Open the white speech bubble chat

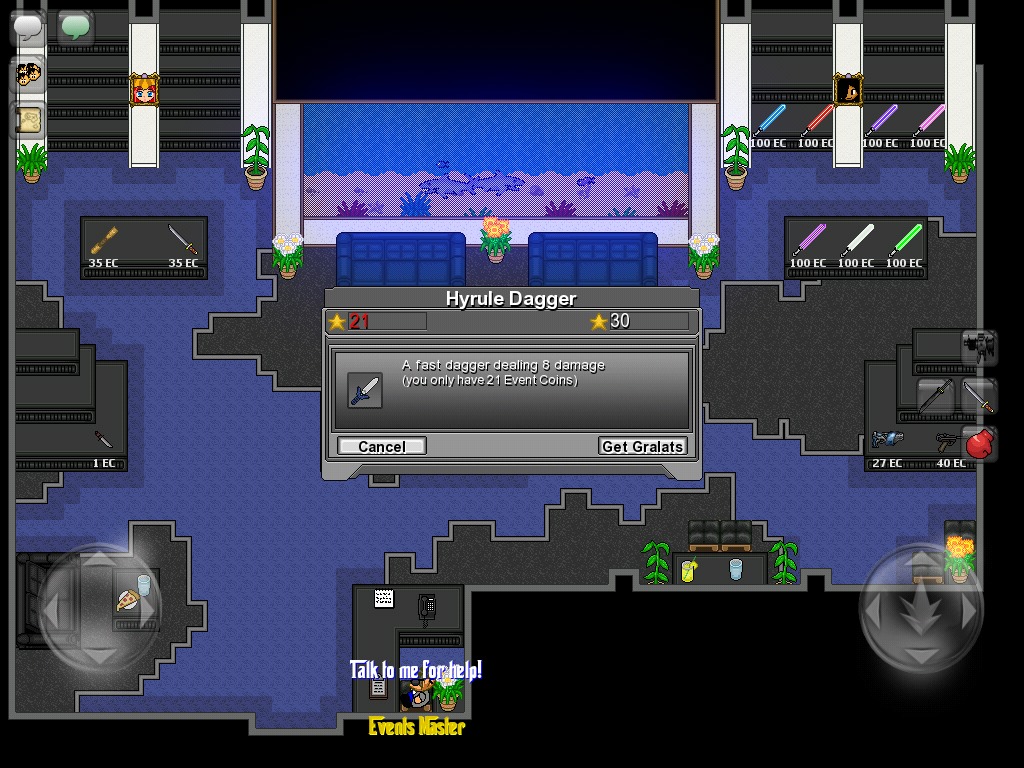click(x=29, y=27)
